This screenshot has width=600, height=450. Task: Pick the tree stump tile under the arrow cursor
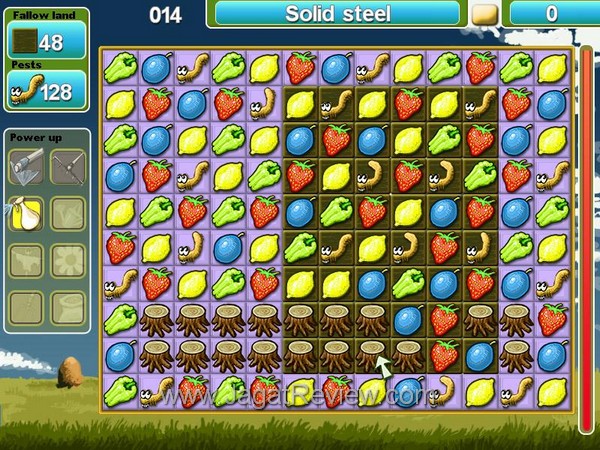[x=372, y=354]
